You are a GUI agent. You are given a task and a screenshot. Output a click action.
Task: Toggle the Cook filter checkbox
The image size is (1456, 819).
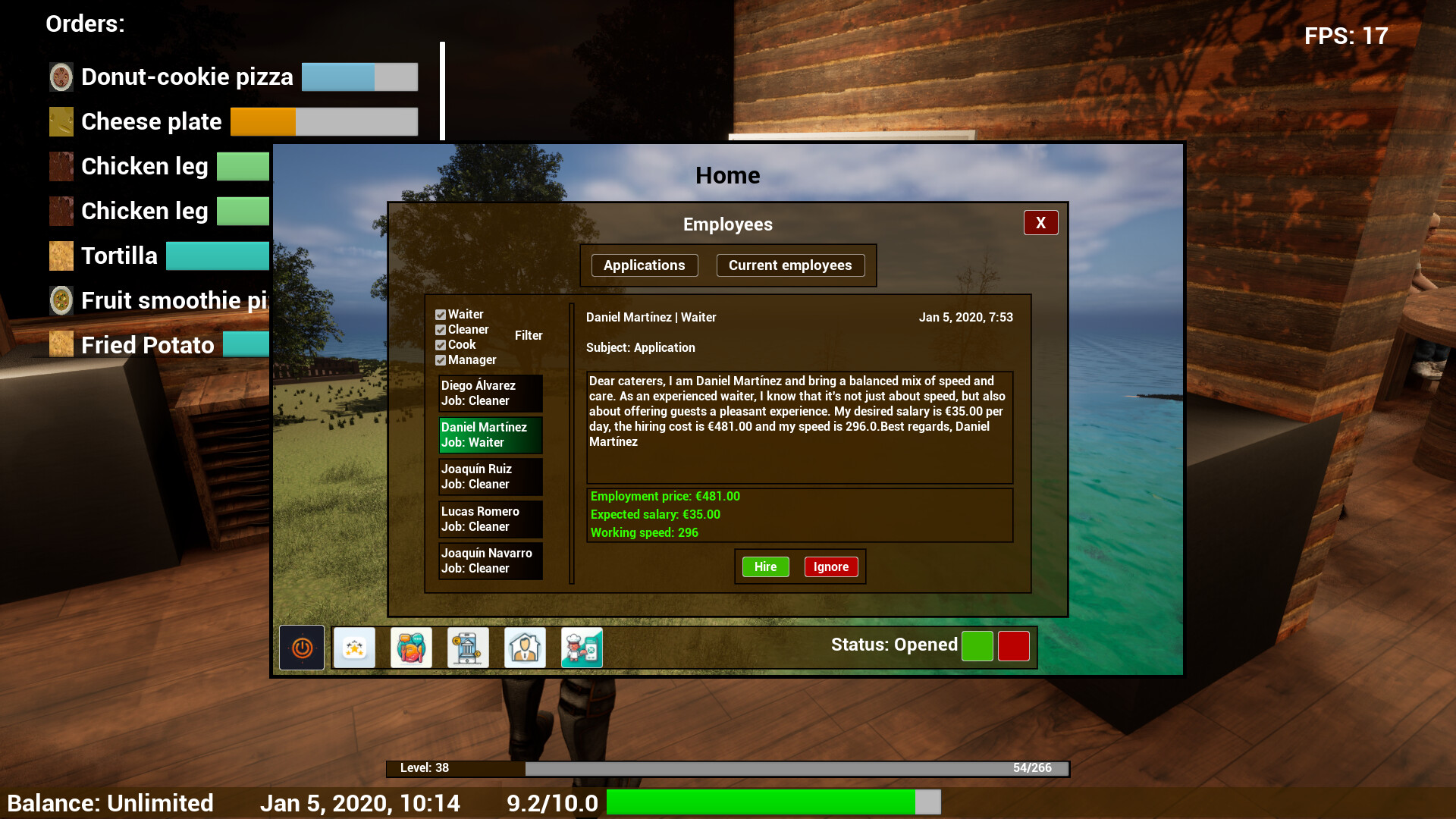(x=441, y=344)
